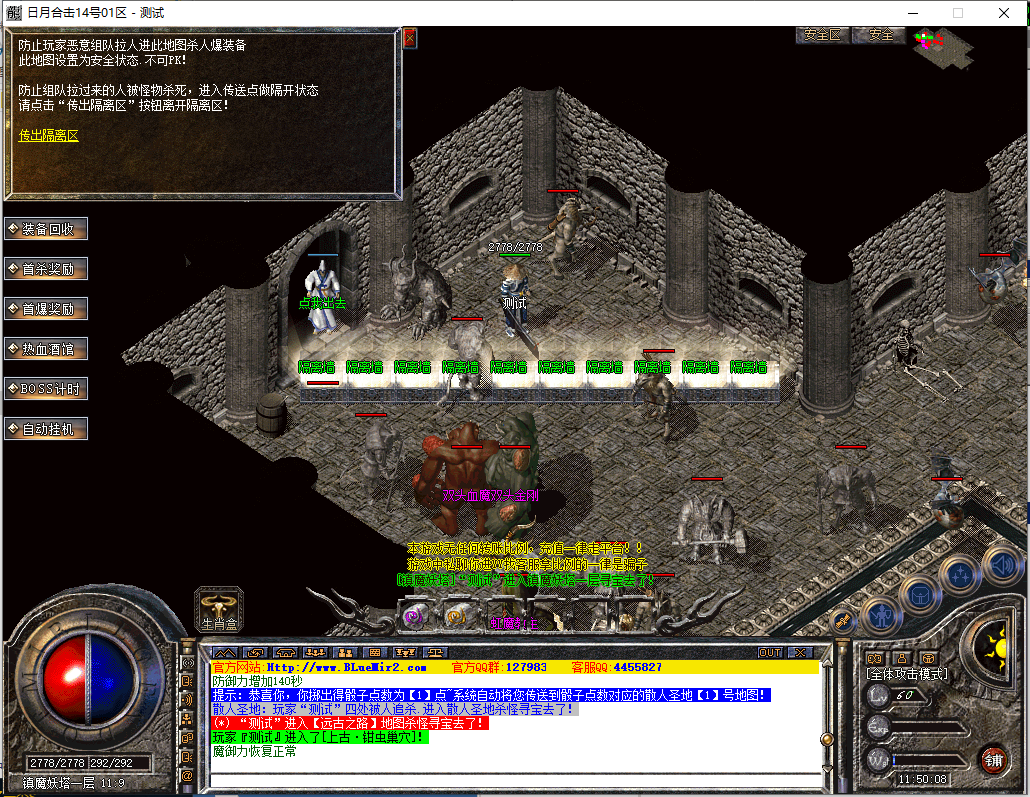Image resolution: width=1030 pixels, height=797 pixels.
Task: Toggle the 全体攻击模式 attack mode label
Action: coord(906,674)
